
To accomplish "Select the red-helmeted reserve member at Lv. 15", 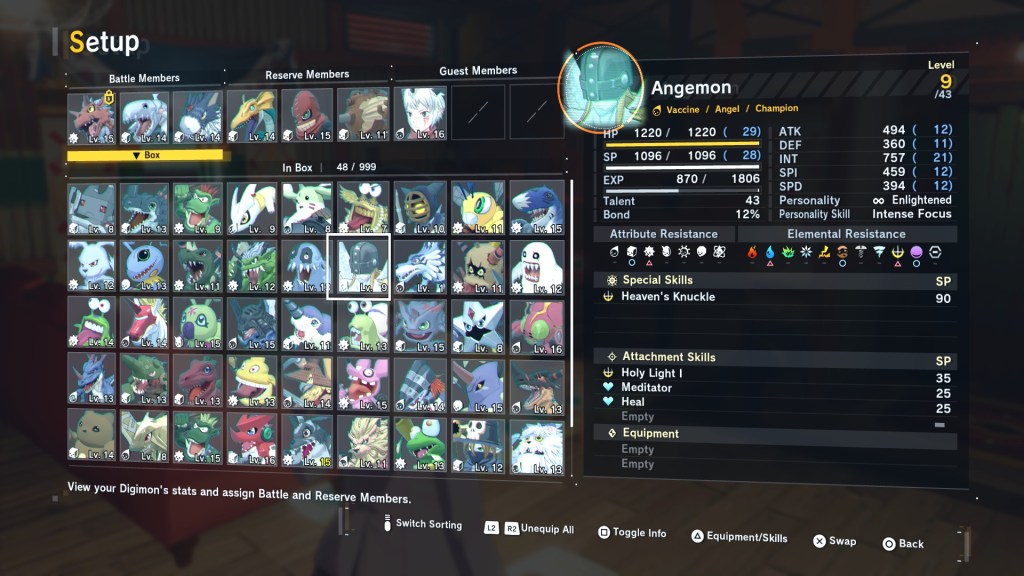I will click(x=307, y=115).
